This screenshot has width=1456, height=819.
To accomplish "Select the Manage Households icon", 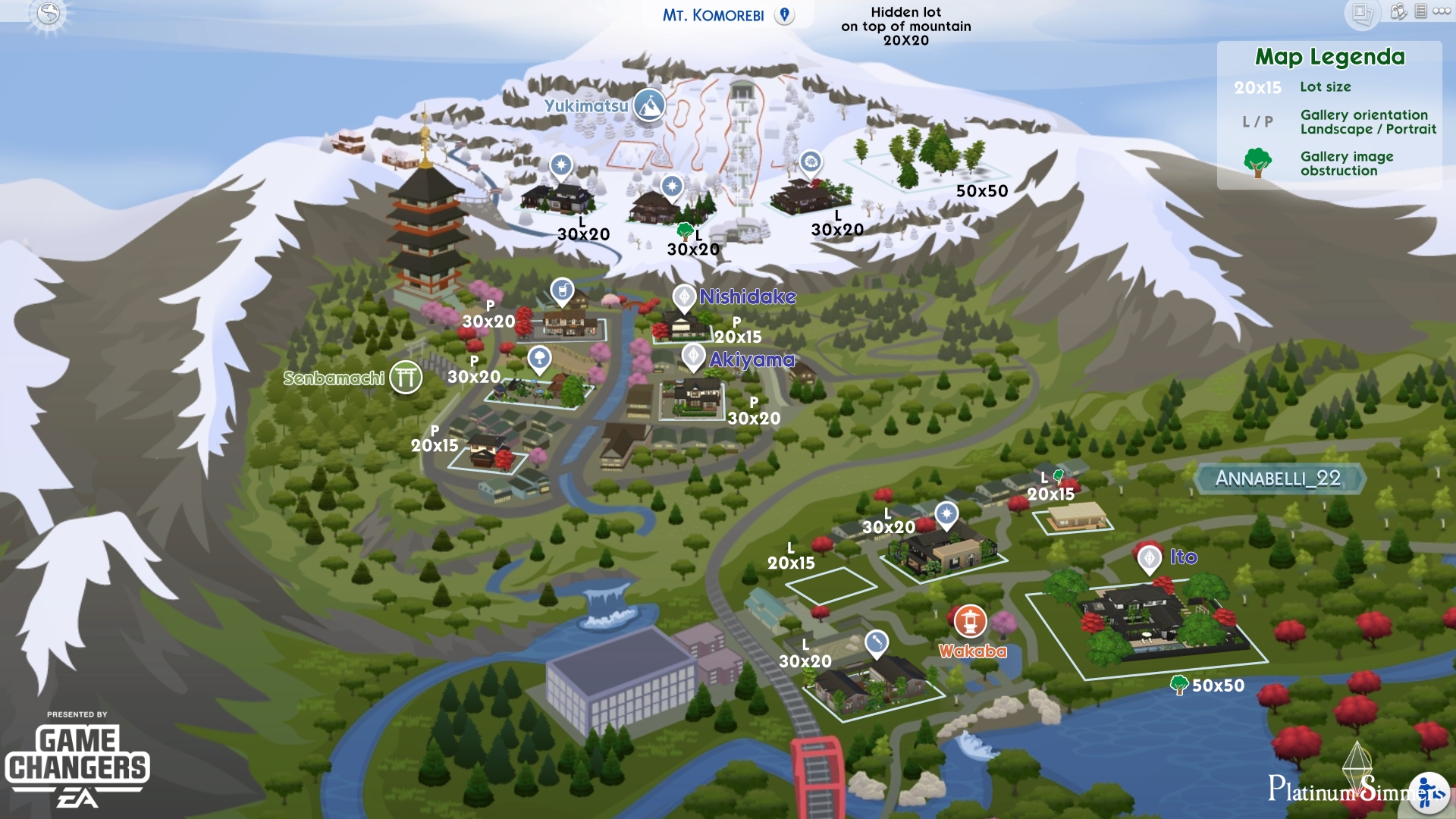I will pyautogui.click(x=1398, y=12).
